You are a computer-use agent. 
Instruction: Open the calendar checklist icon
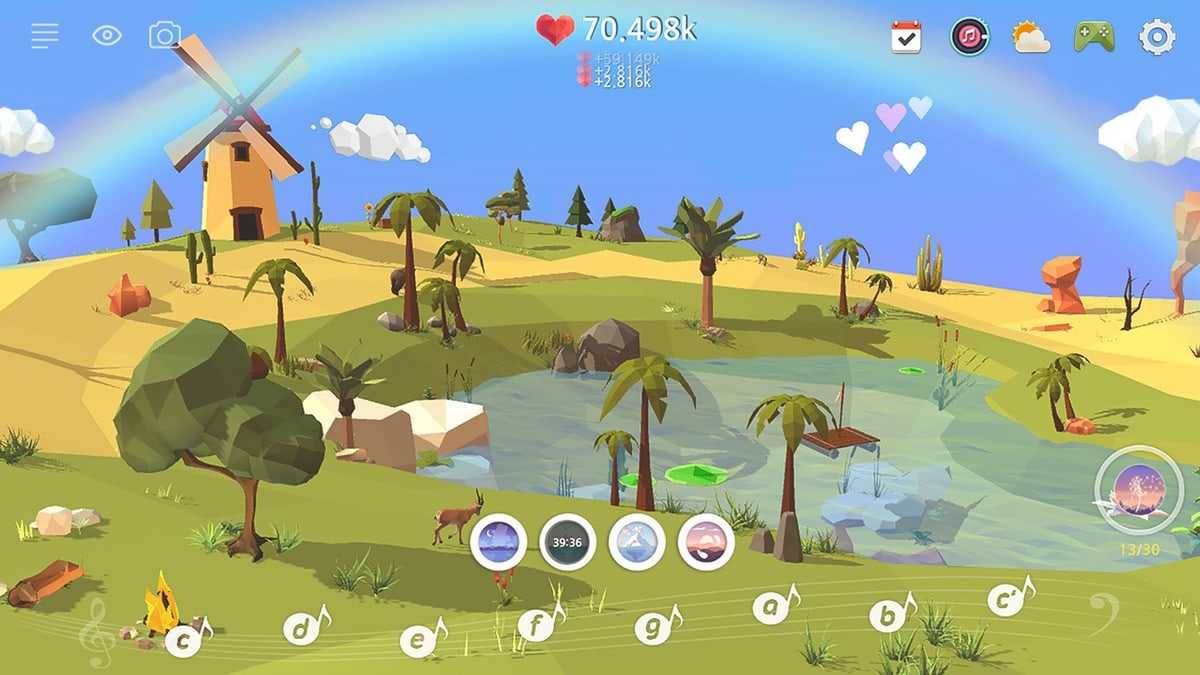[906, 37]
